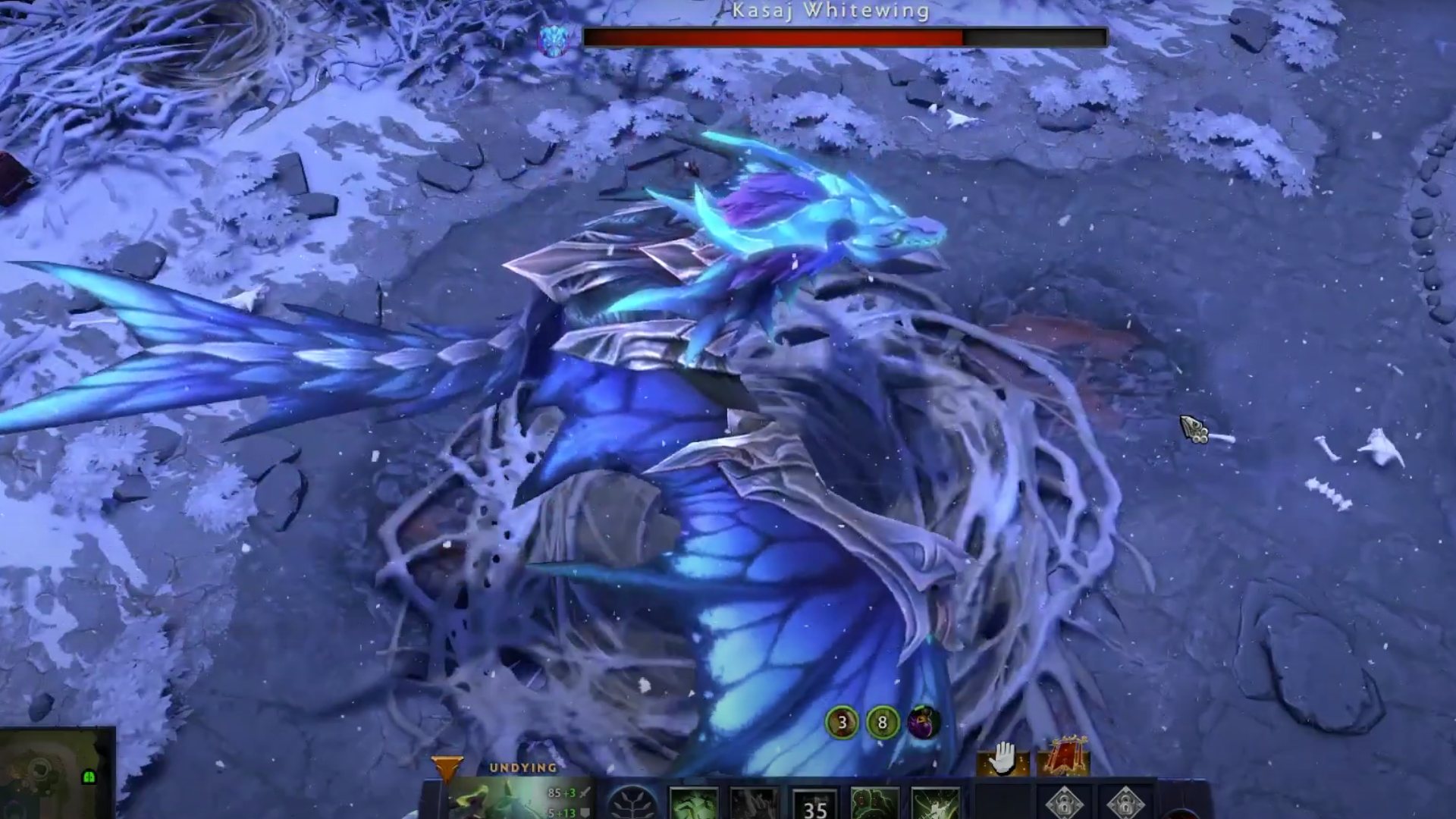The width and height of the screenshot is (1456, 819).
Task: Click the Kasaj Whitewing boss portrait icon
Action: tap(553, 39)
